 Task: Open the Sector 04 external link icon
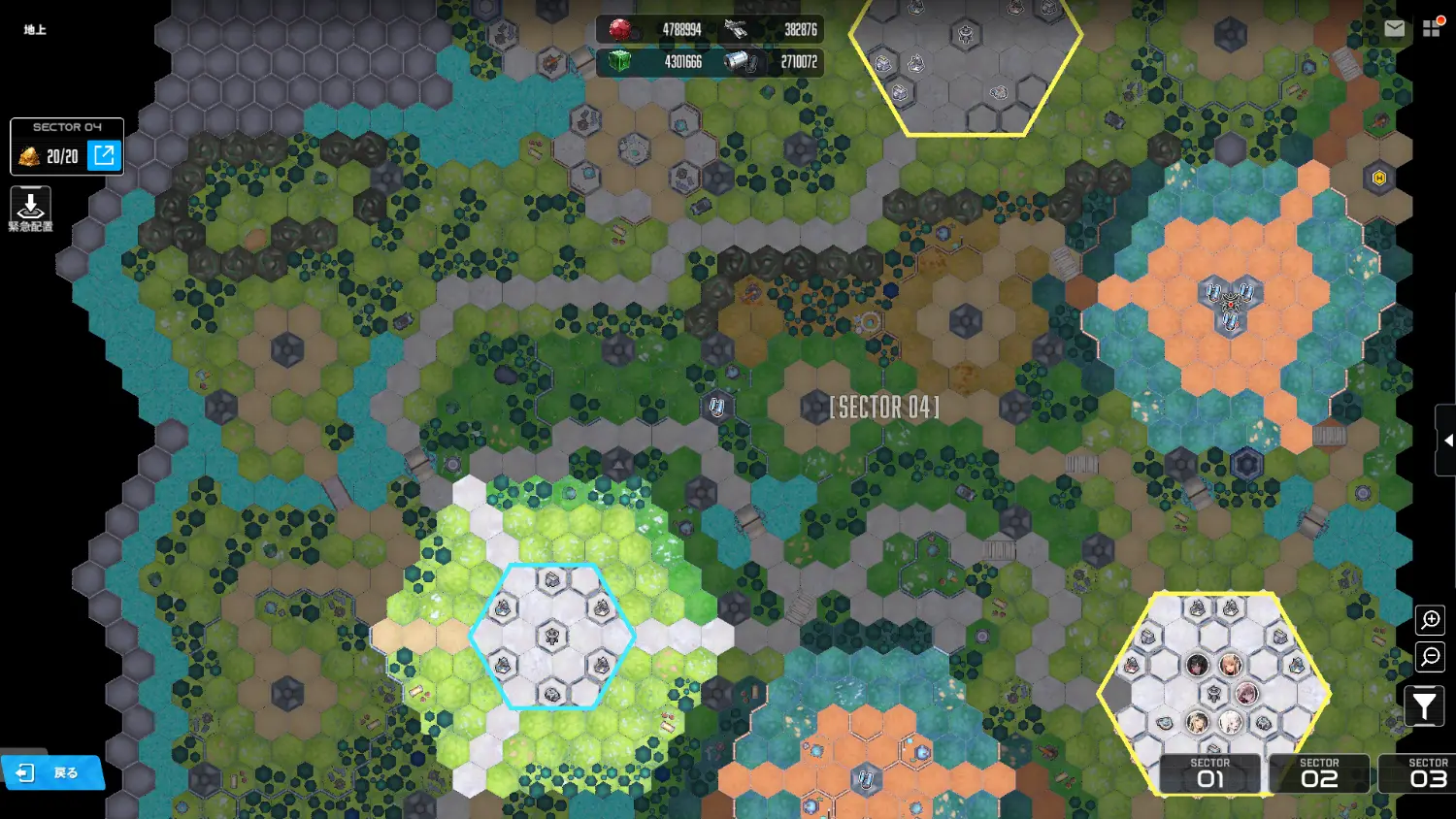(x=105, y=155)
